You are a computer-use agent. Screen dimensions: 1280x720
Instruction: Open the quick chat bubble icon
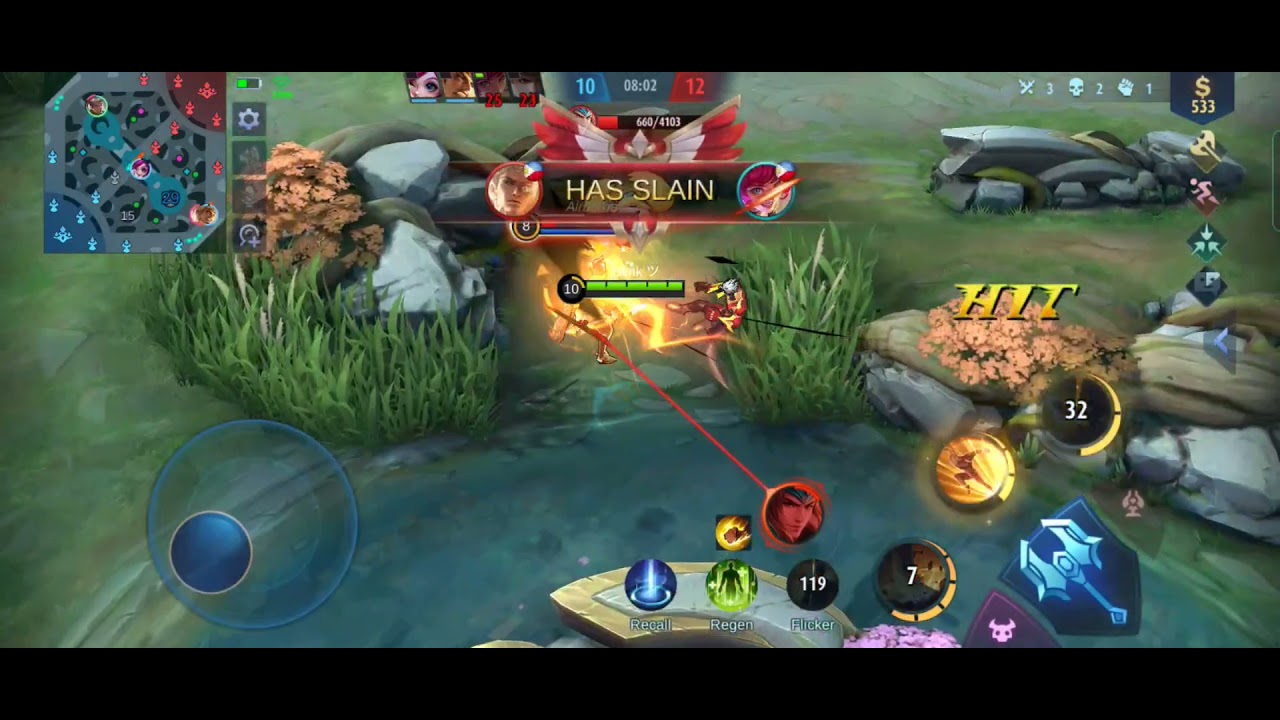(1206, 284)
